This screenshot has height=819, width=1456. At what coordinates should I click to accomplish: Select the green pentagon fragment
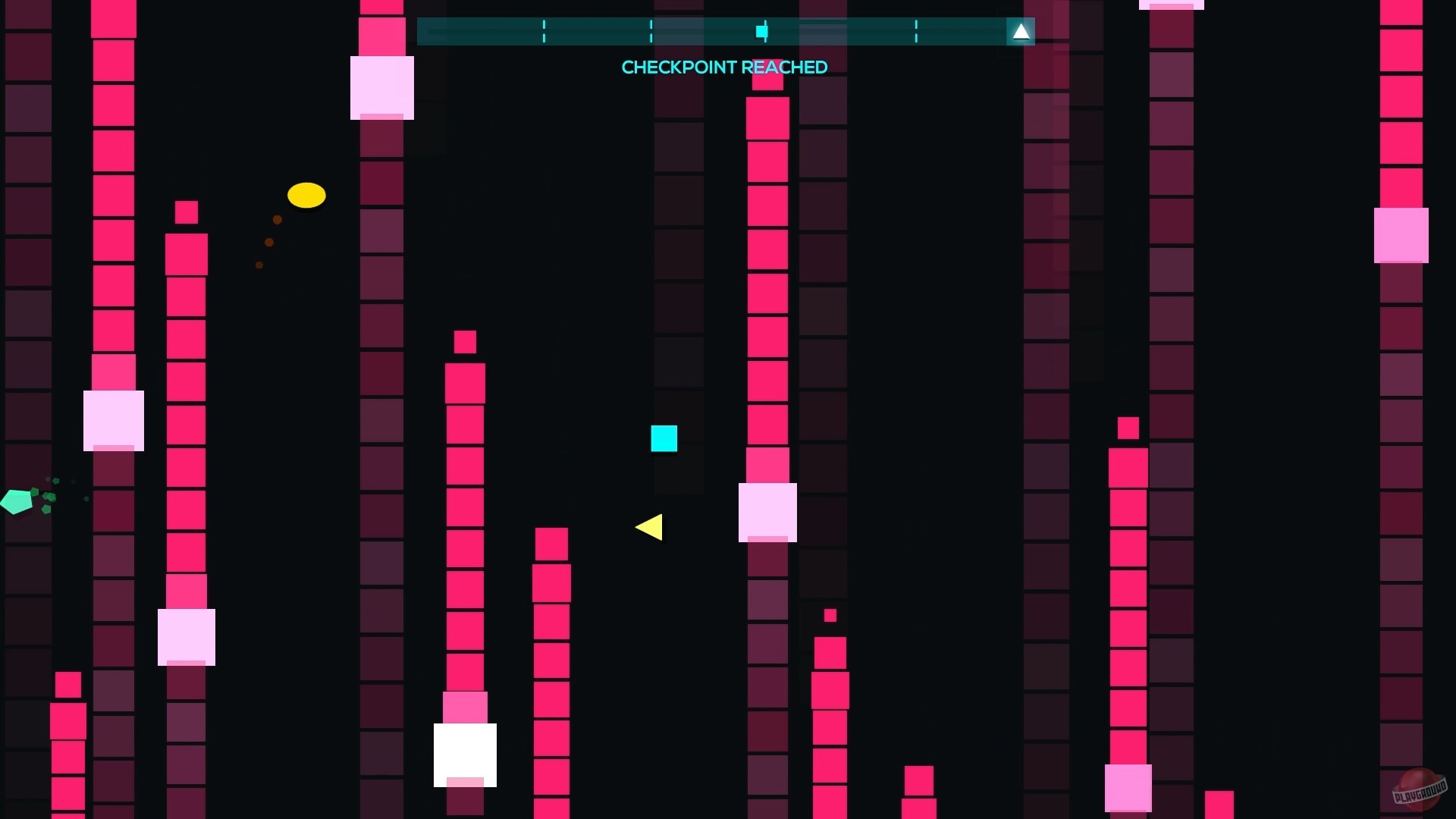coord(15,500)
